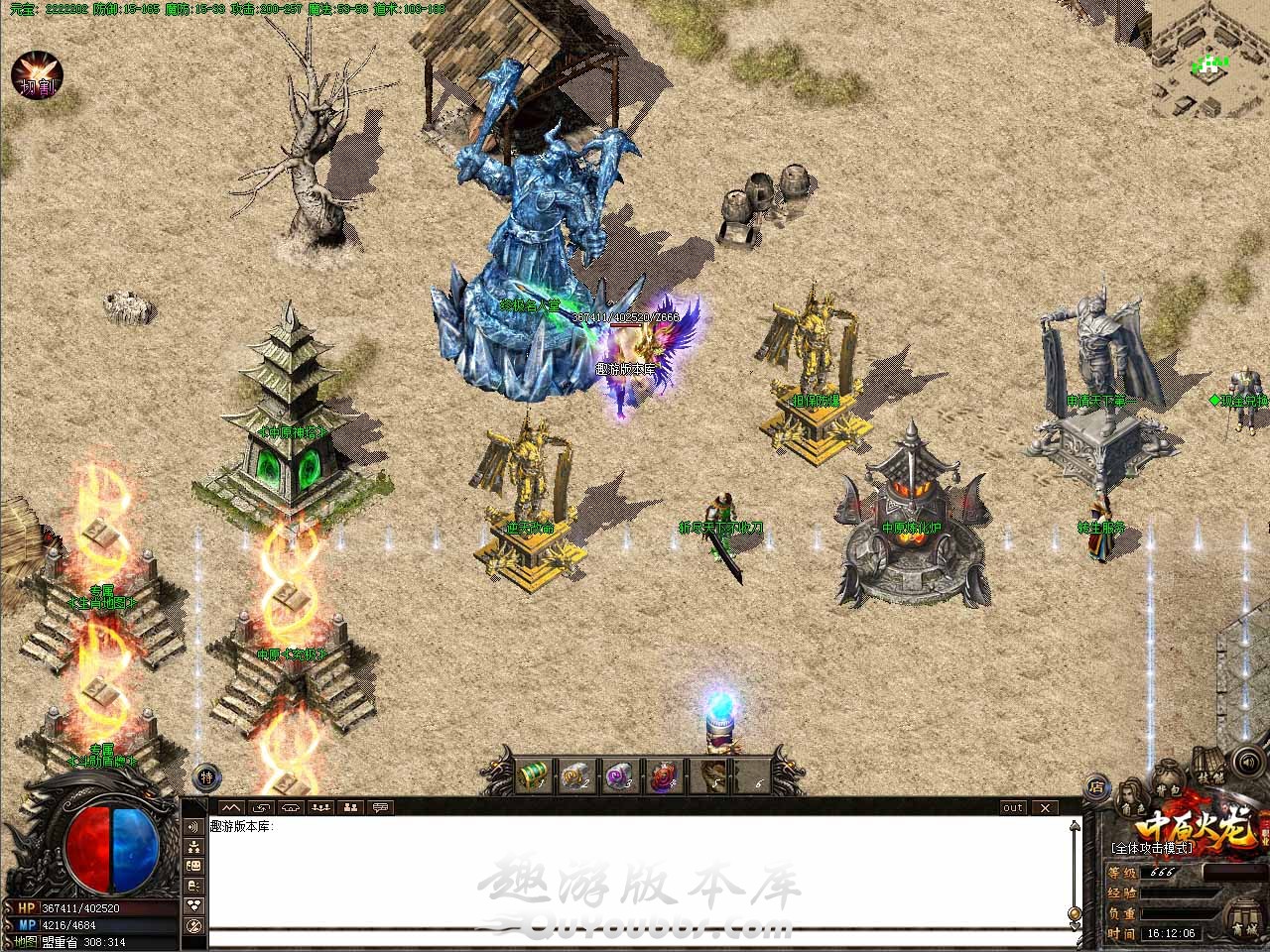Click the speech-bubble chat channel button
Viewport: 1270px width, 952px height.
pos(381,807)
